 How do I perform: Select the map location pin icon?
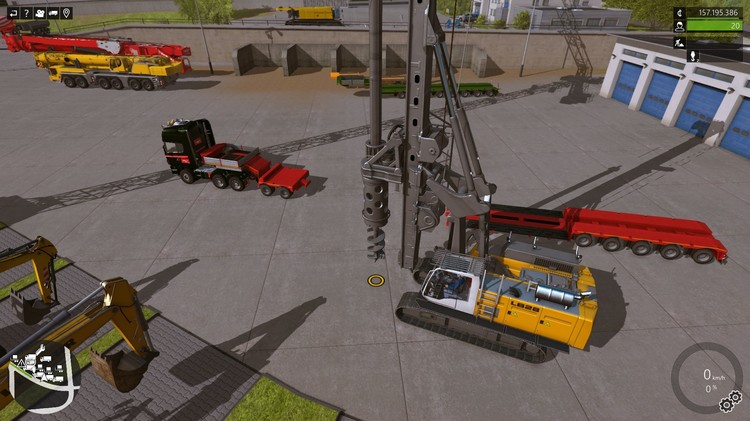(67, 13)
